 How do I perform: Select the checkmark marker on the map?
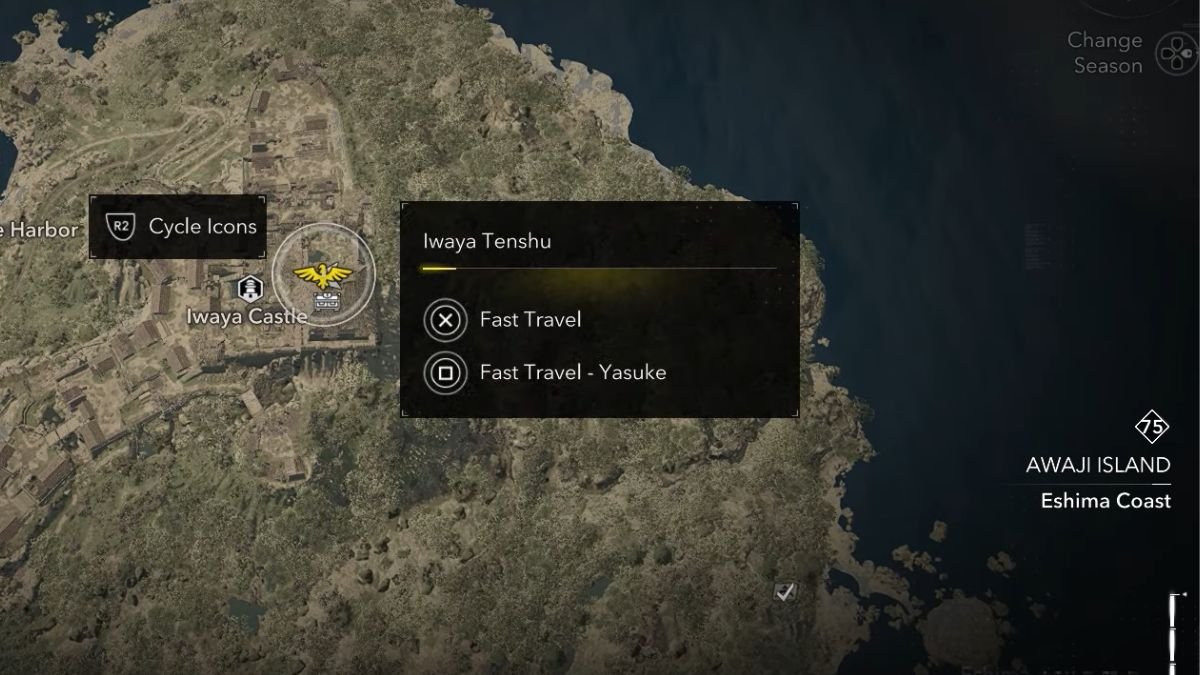coord(786,592)
